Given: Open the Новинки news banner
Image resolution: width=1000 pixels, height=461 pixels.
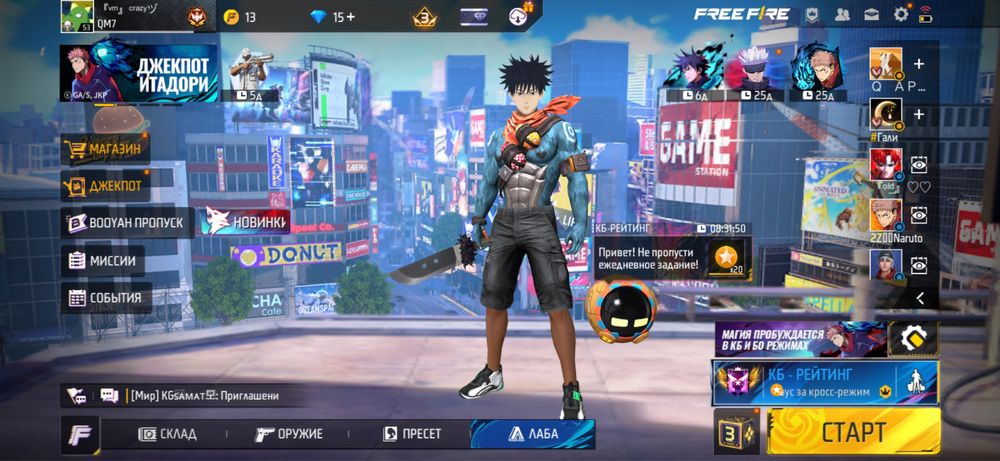Looking at the screenshot, I should pos(246,221).
